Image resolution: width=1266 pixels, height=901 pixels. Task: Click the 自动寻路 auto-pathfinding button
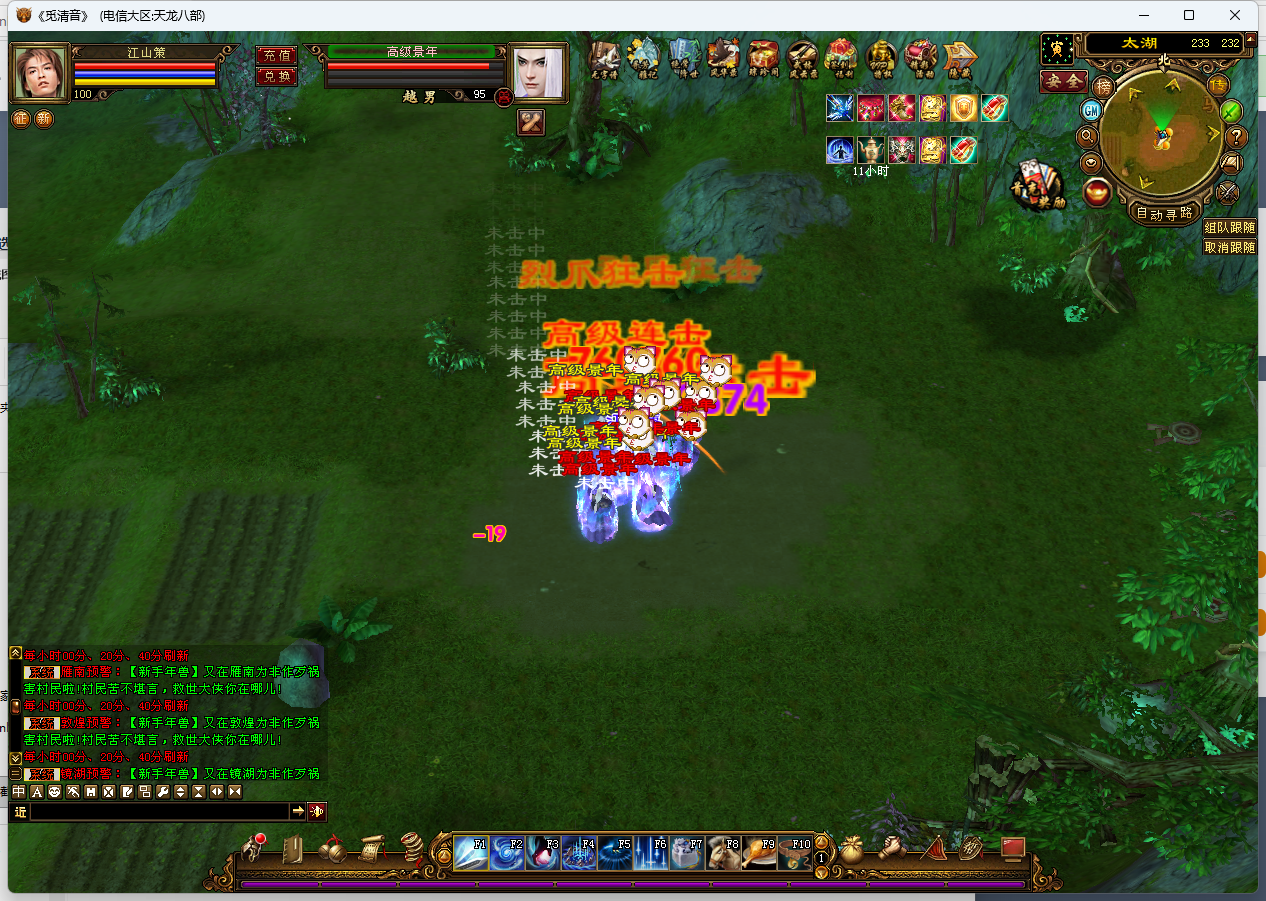pyautogui.click(x=1165, y=212)
